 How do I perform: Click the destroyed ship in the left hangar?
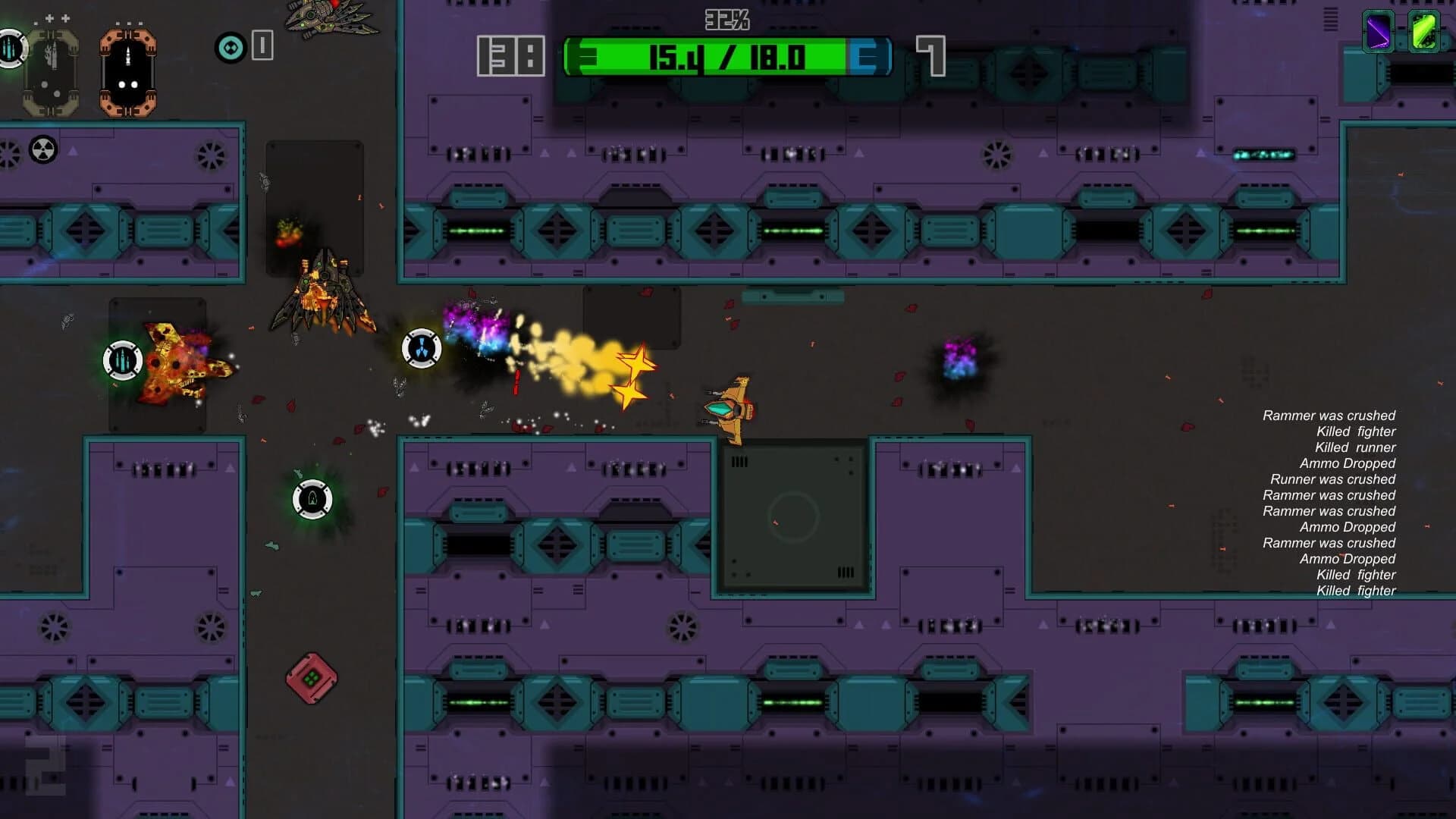point(178,364)
